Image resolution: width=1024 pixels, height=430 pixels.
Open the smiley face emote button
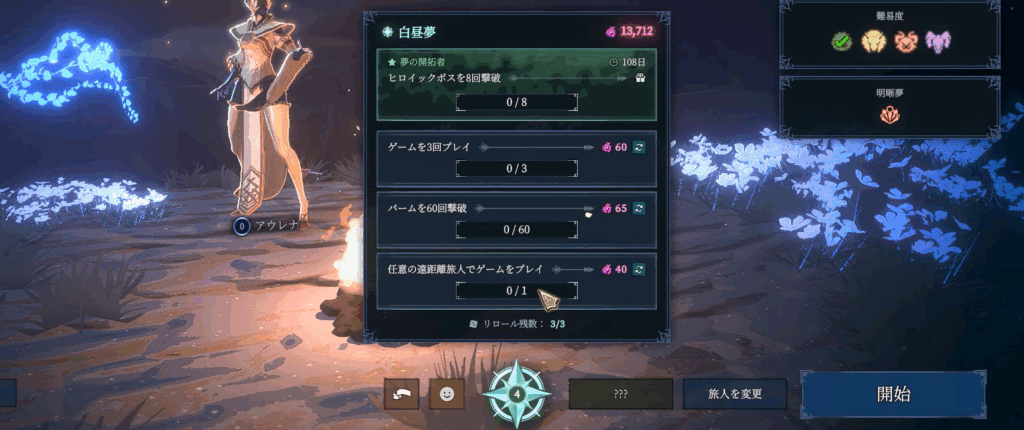(447, 394)
